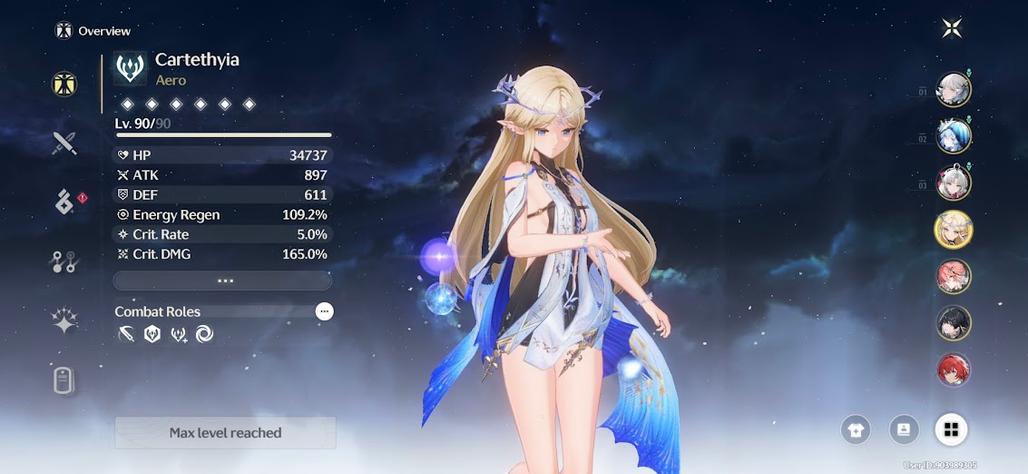Image resolution: width=1028 pixels, height=474 pixels.
Task: Click the Max level reached button
Action: [225, 433]
